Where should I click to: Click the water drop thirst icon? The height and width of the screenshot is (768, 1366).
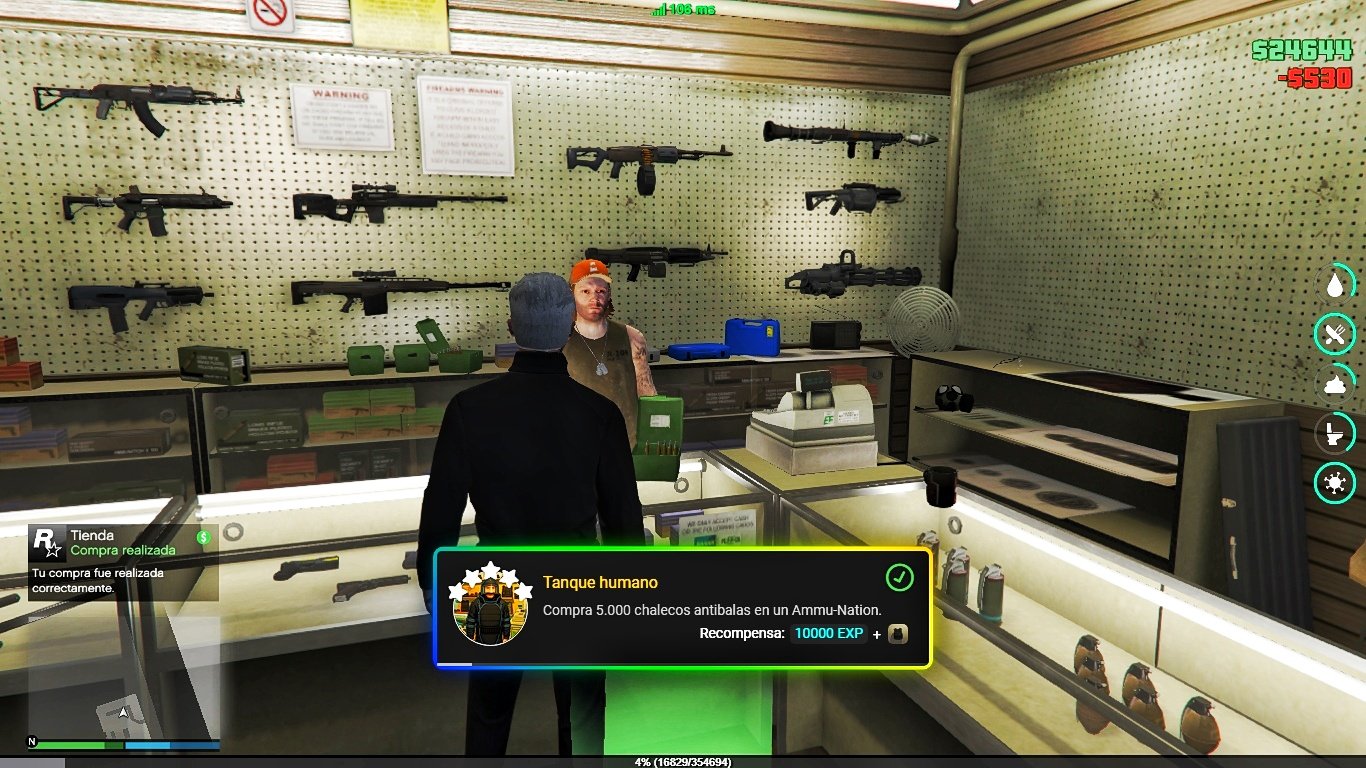pos(1333,285)
